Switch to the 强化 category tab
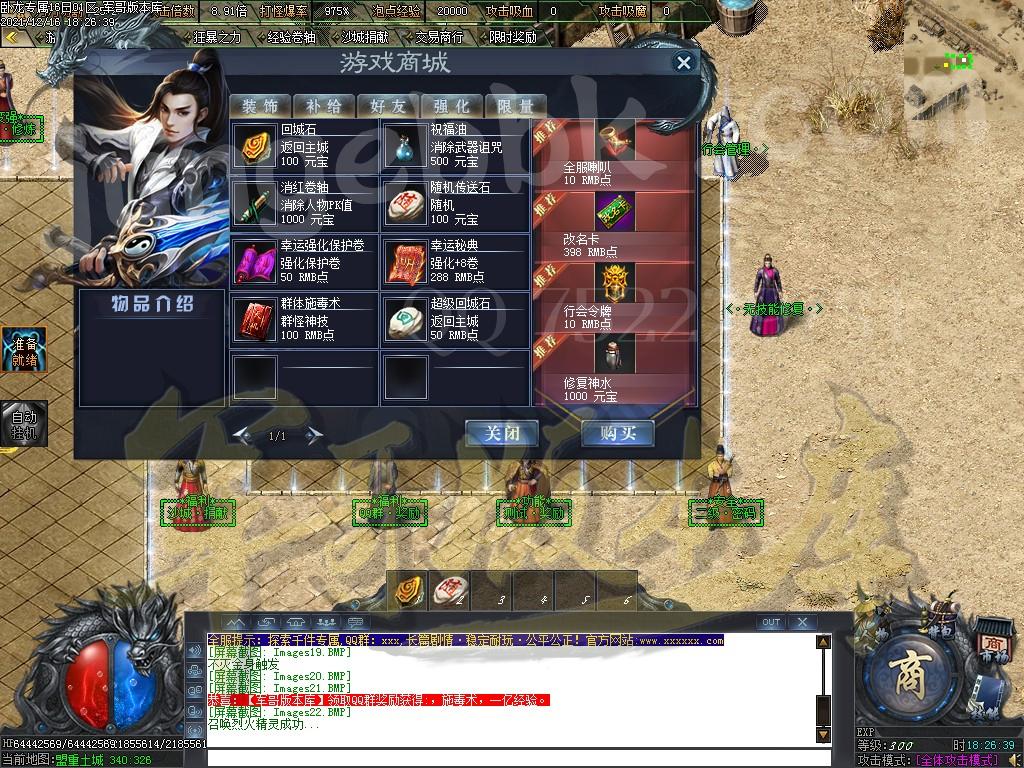 [x=452, y=106]
